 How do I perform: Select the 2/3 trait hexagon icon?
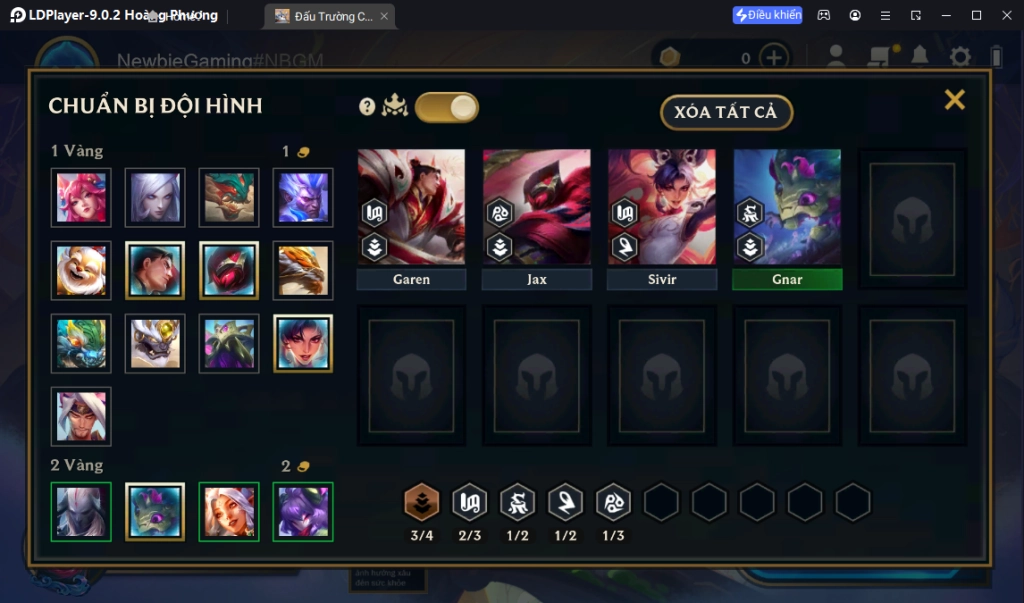pyautogui.click(x=470, y=502)
